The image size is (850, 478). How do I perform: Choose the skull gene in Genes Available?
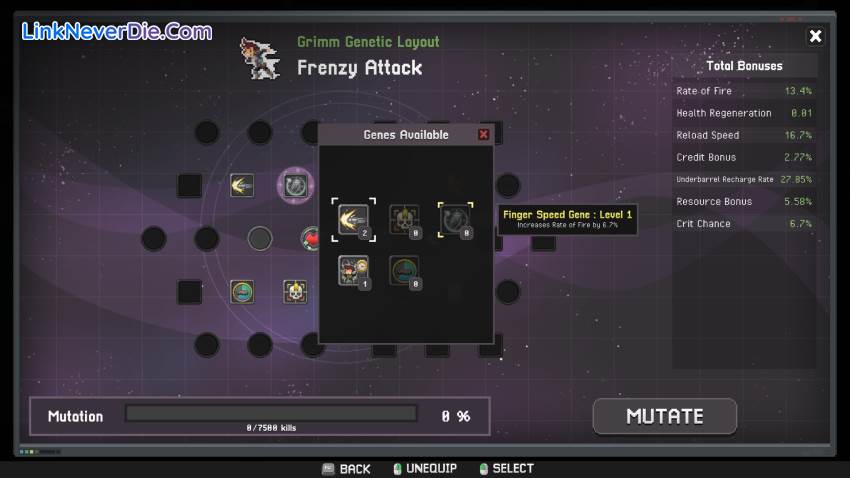pyautogui.click(x=404, y=219)
